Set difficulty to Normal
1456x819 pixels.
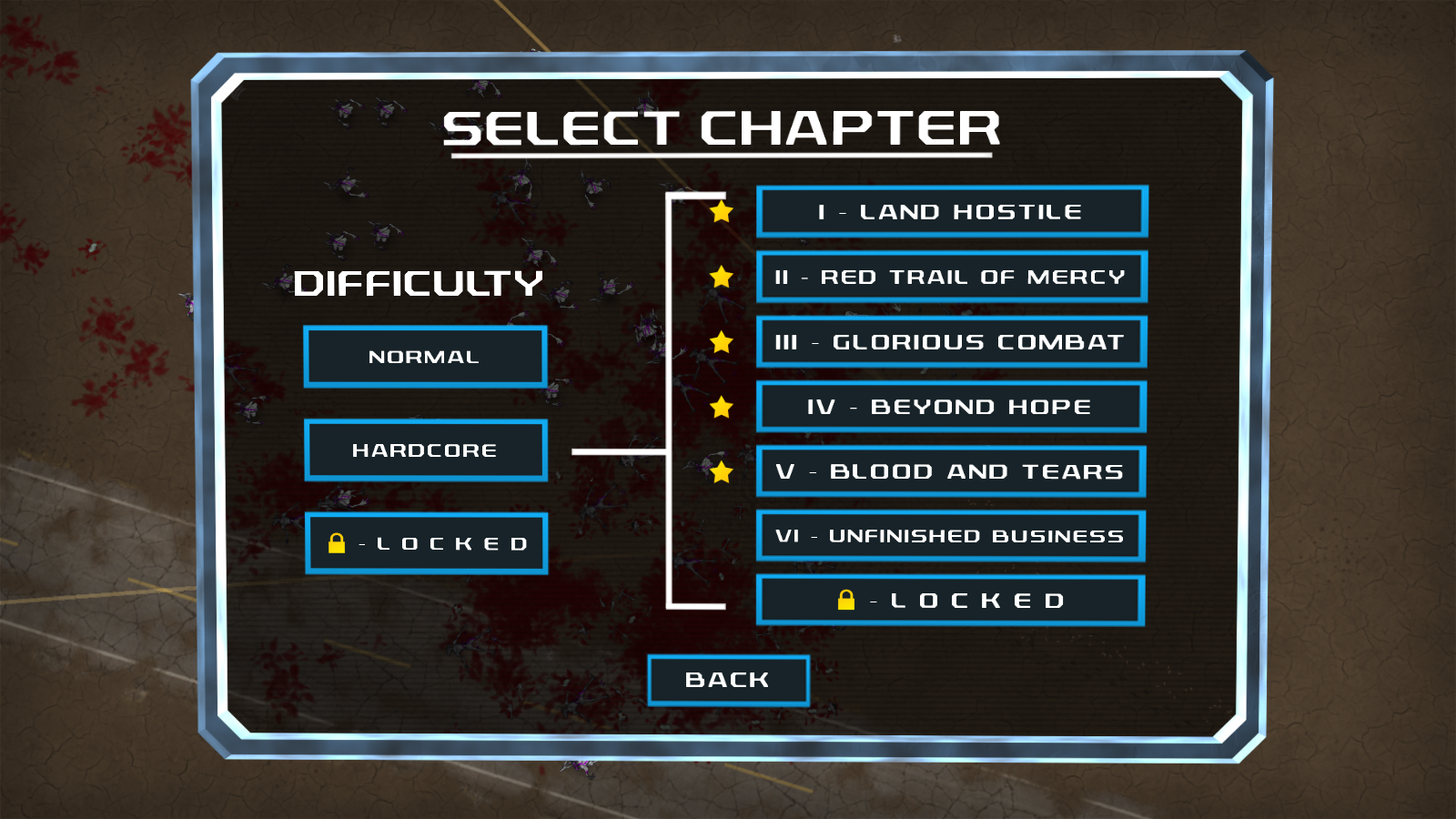point(425,357)
